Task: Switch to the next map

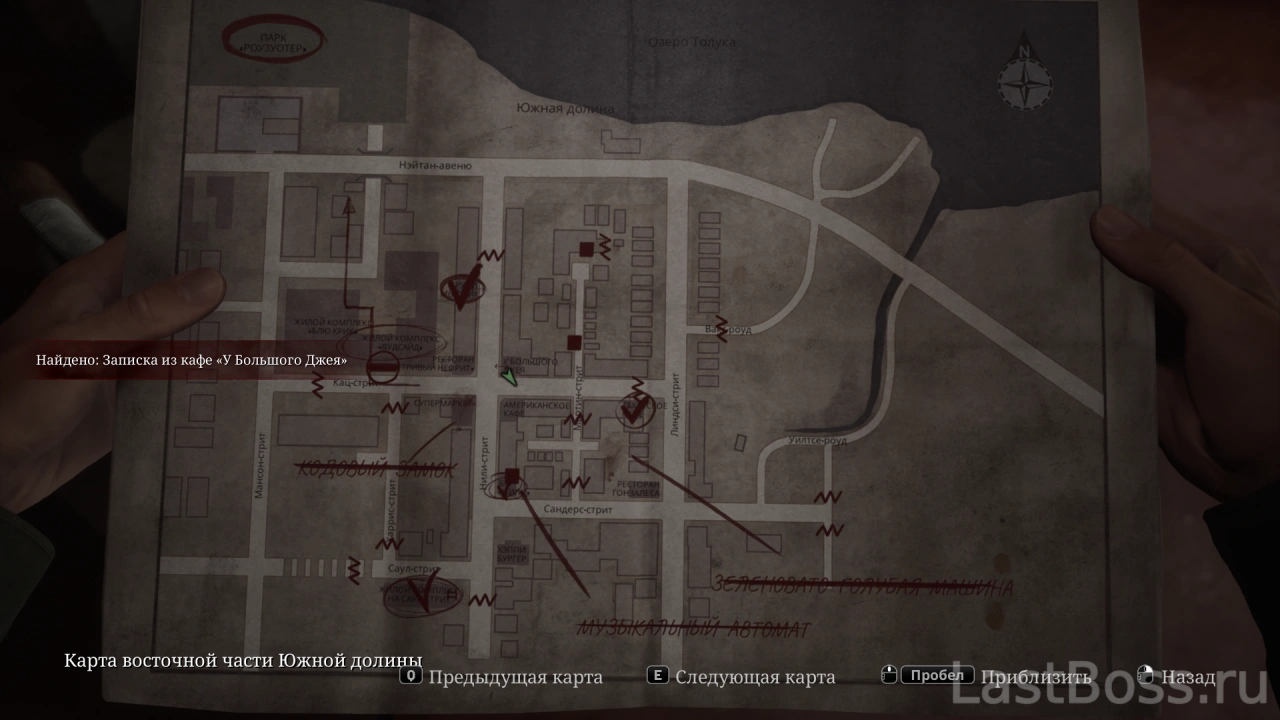Action: coord(742,677)
